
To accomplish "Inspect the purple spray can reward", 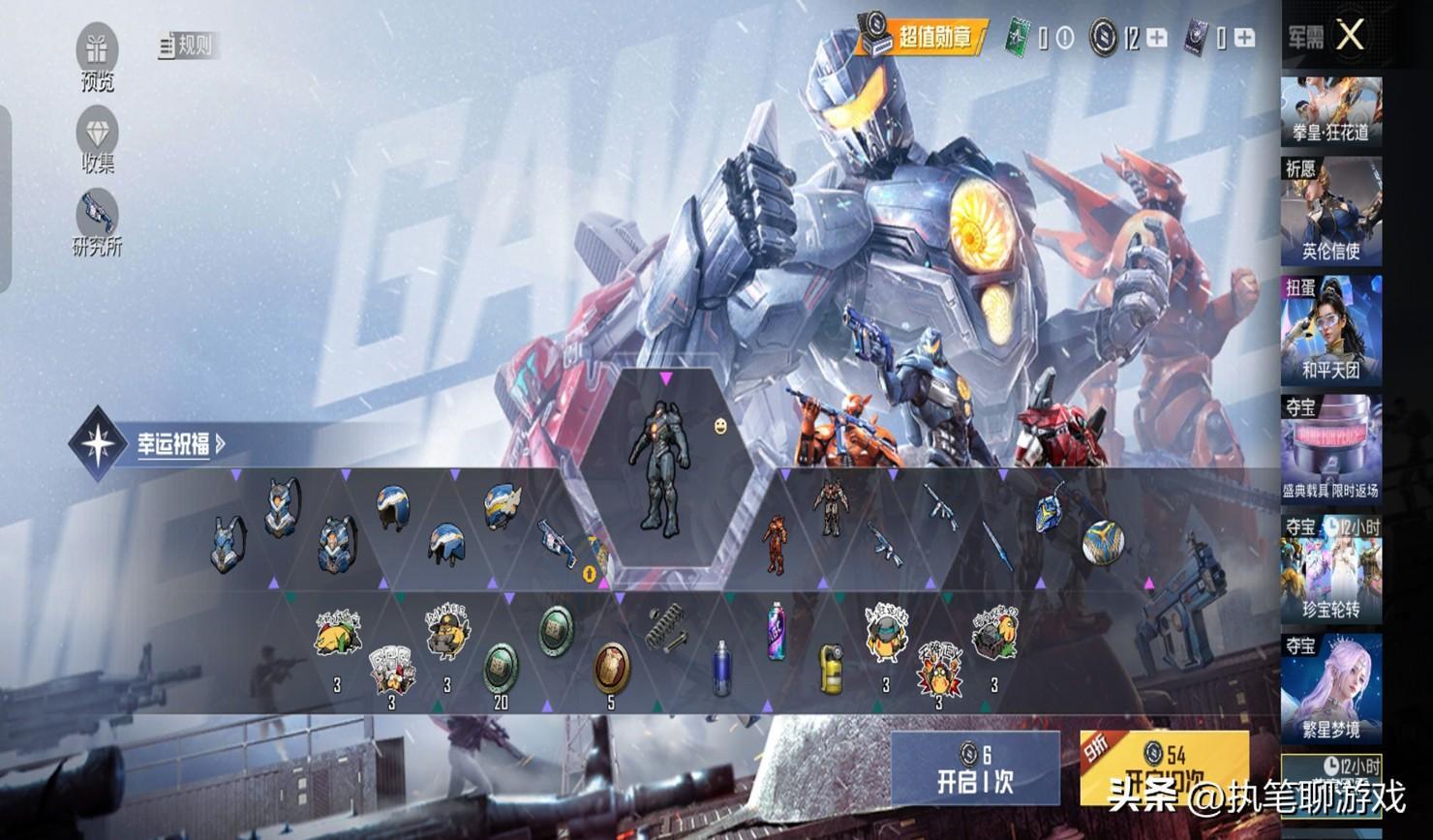I will point(777,630).
